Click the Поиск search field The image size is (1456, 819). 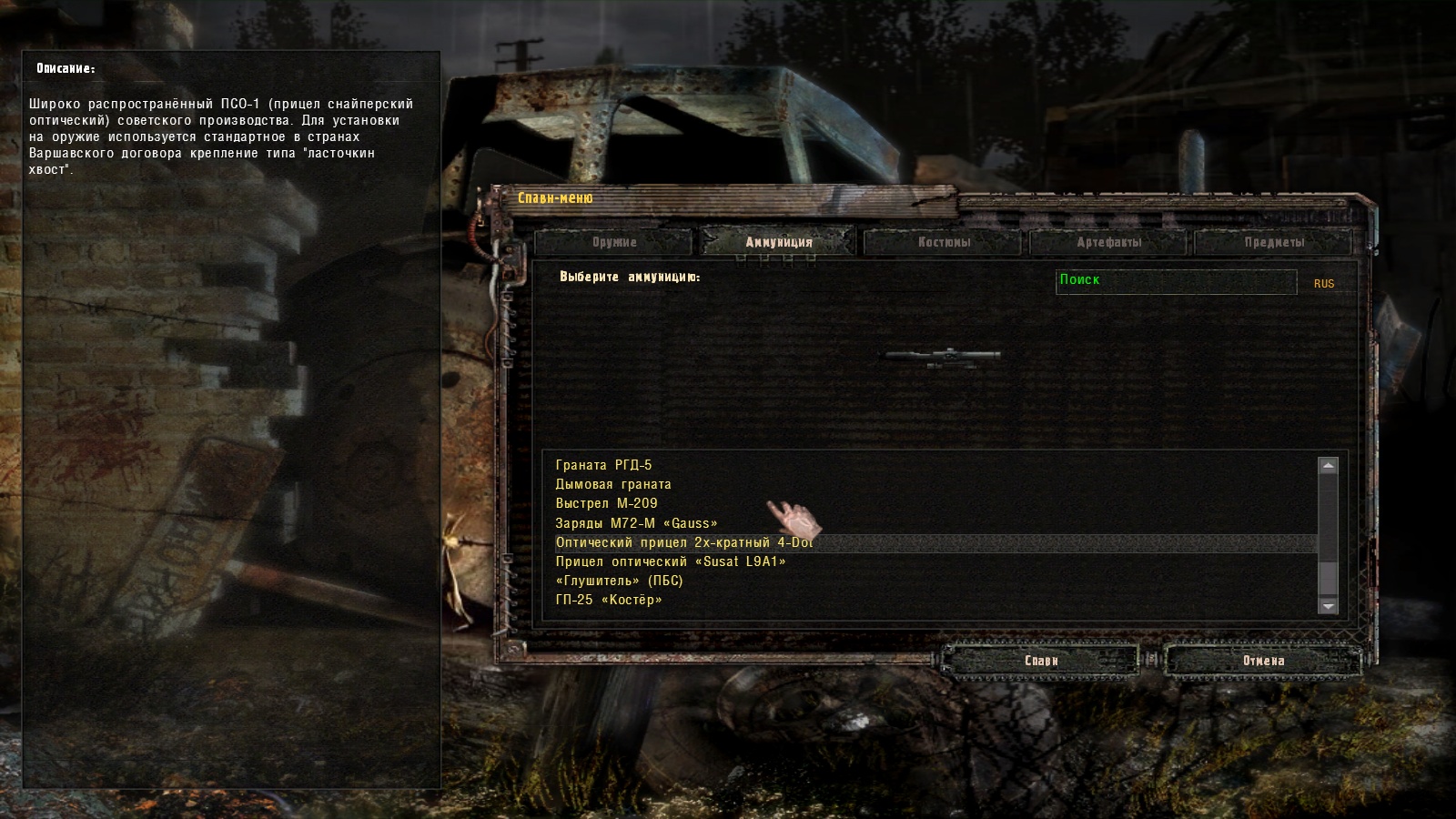(1176, 281)
